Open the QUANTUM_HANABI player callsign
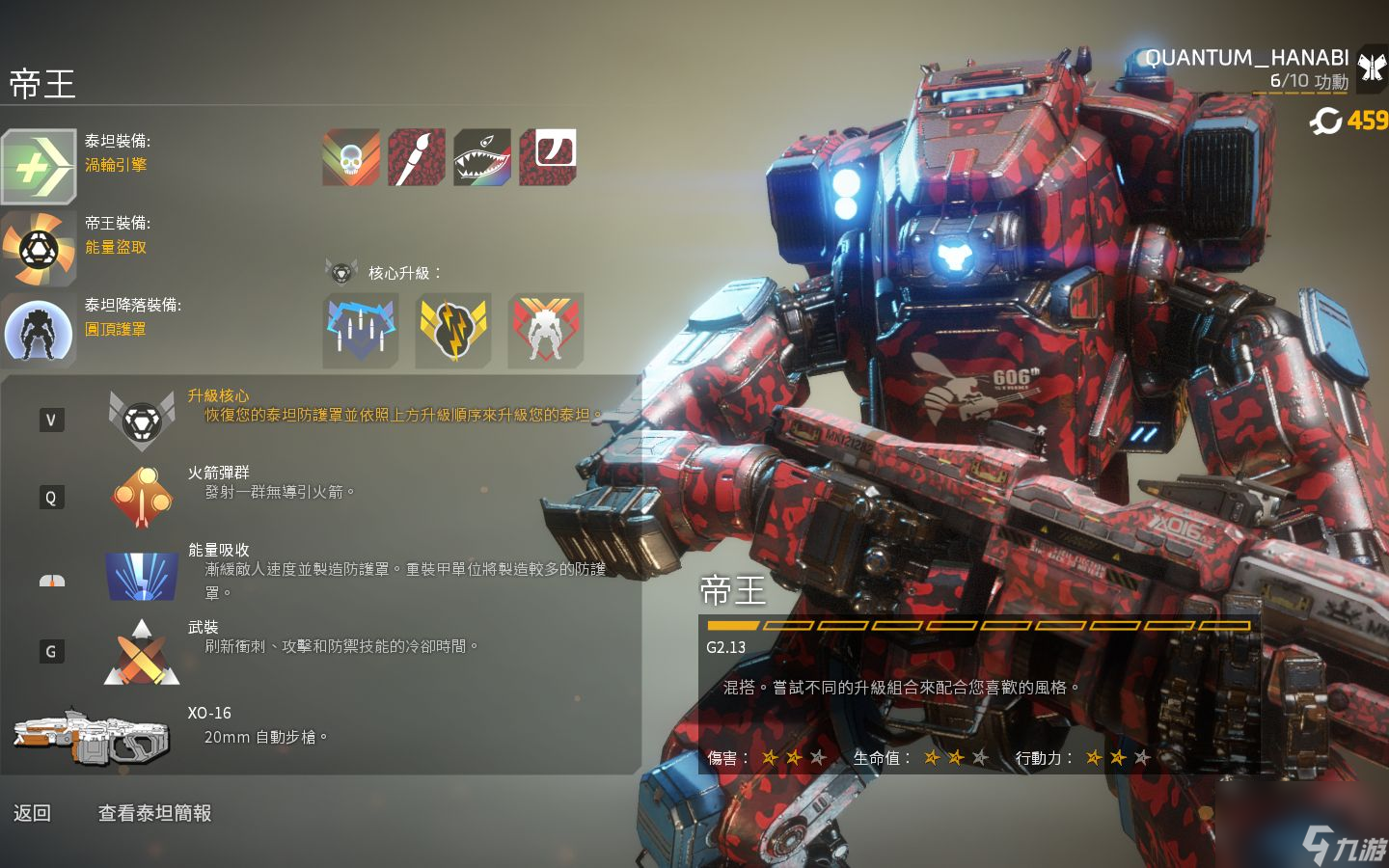The height and width of the screenshot is (868, 1389). 1246,58
